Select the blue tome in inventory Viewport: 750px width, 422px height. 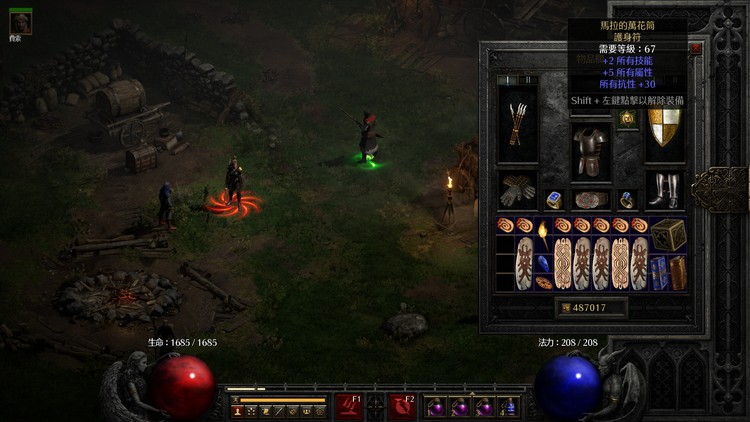tap(658, 273)
